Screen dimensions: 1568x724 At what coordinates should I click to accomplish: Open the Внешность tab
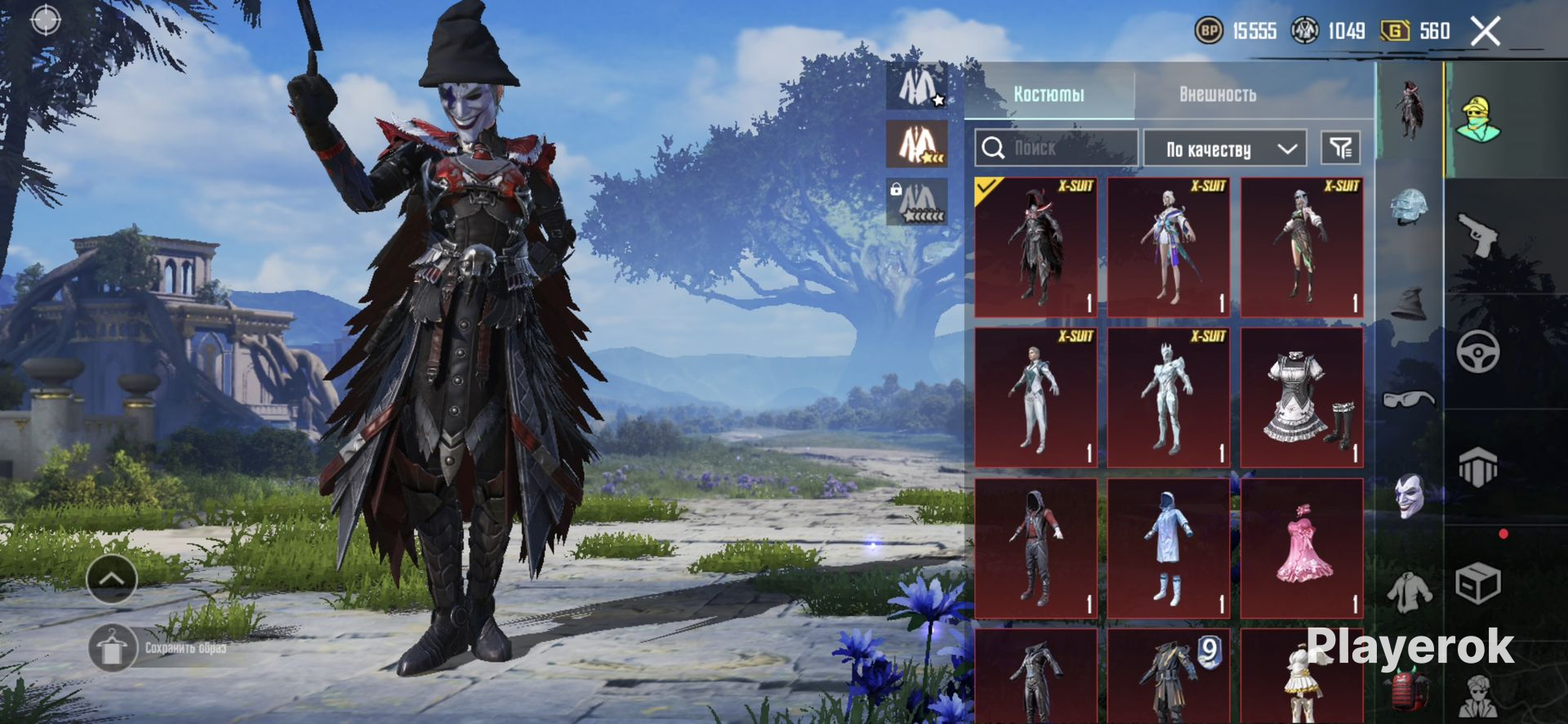click(1217, 94)
